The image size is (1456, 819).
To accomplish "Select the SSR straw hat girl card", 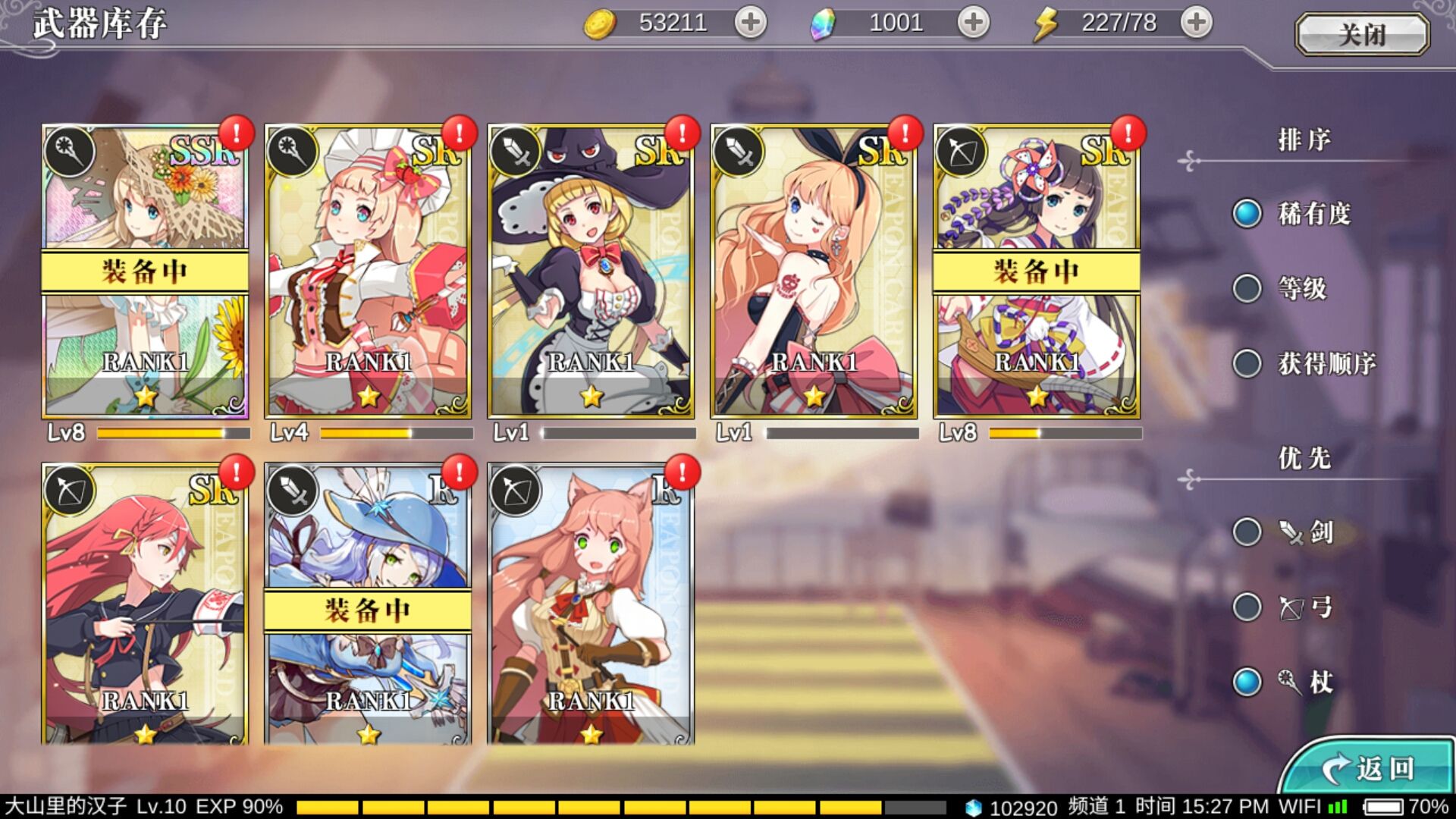I will pos(145,271).
